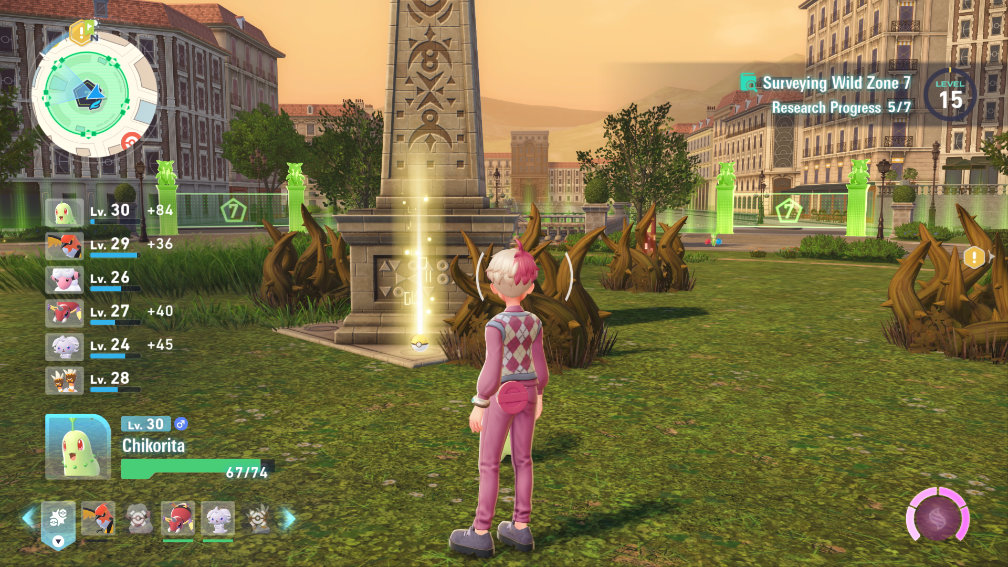Viewport: 1008px width, 567px height.
Task: Choose the Lv. 29 party Pokémon row
Action: [92, 246]
